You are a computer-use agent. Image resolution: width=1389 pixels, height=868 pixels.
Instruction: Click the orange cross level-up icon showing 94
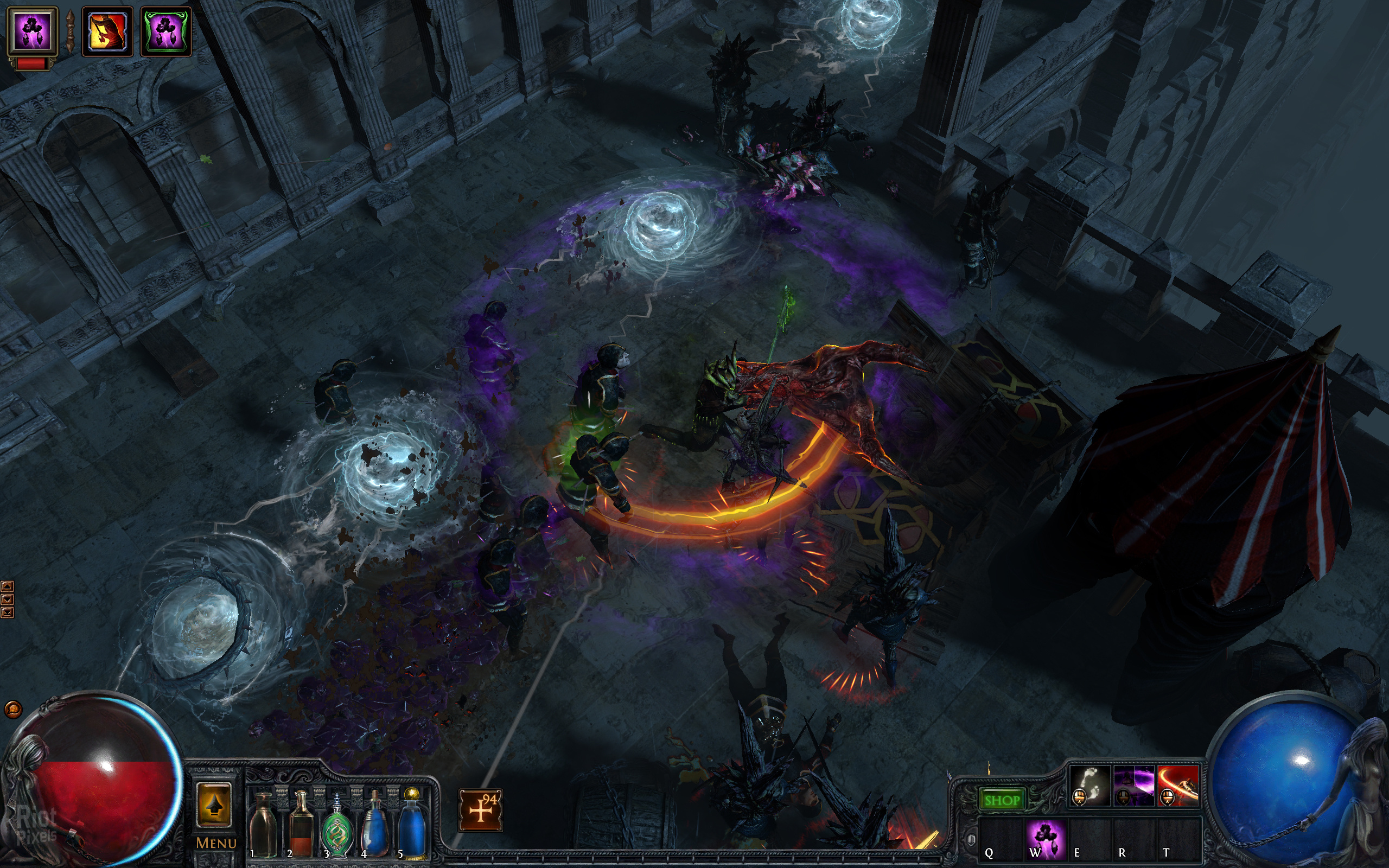tap(480, 810)
